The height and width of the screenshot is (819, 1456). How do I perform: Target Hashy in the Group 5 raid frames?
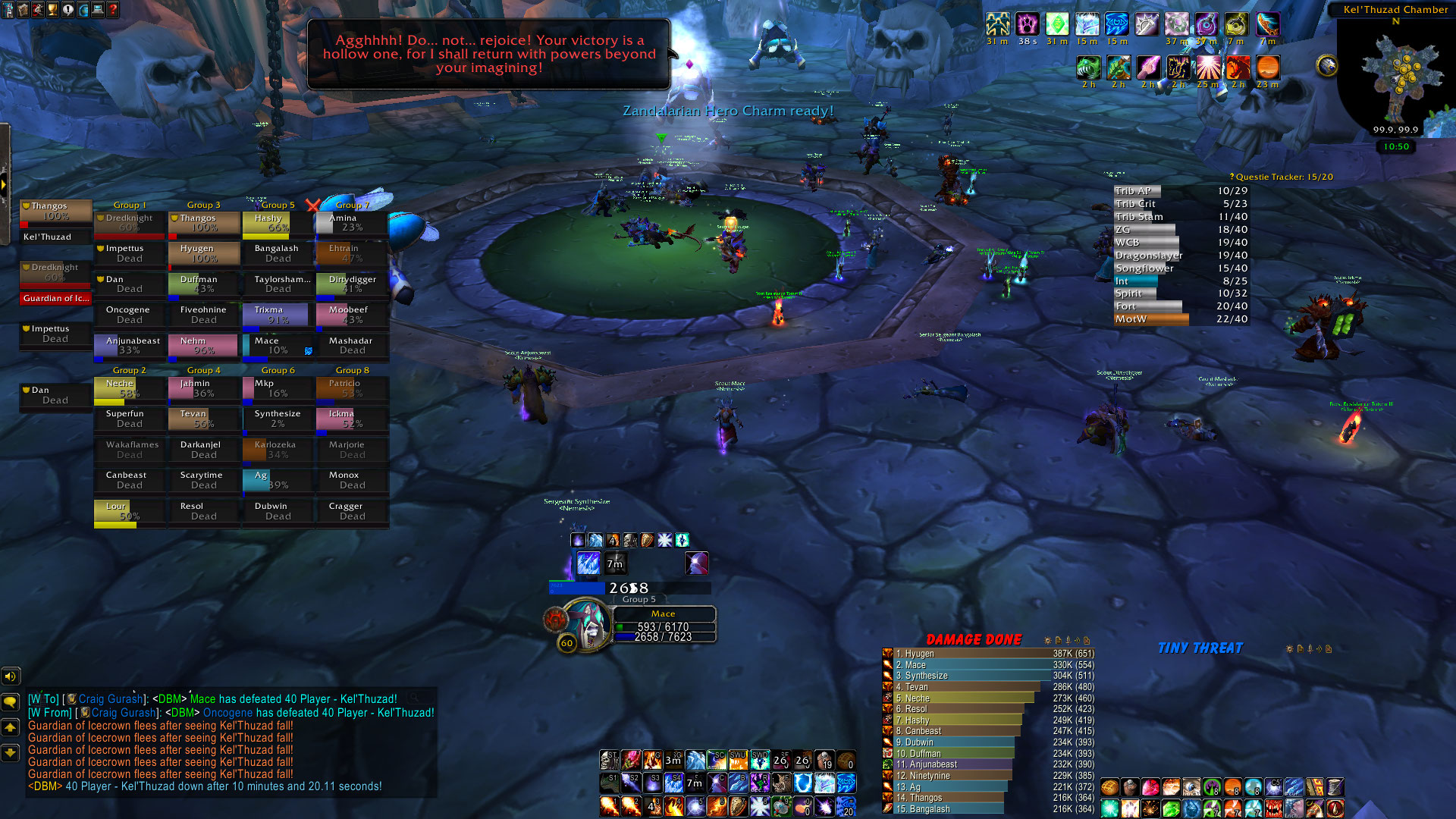click(278, 223)
